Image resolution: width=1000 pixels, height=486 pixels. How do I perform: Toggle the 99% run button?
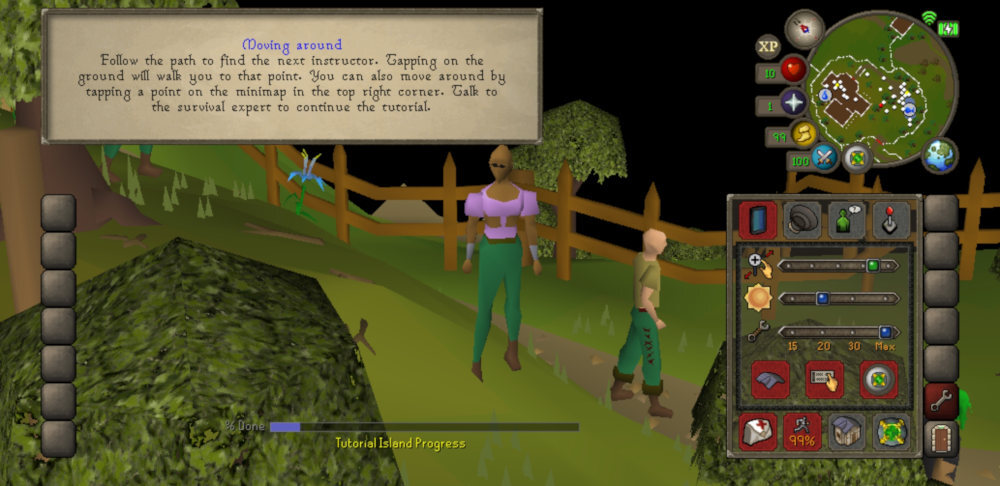coord(802,431)
